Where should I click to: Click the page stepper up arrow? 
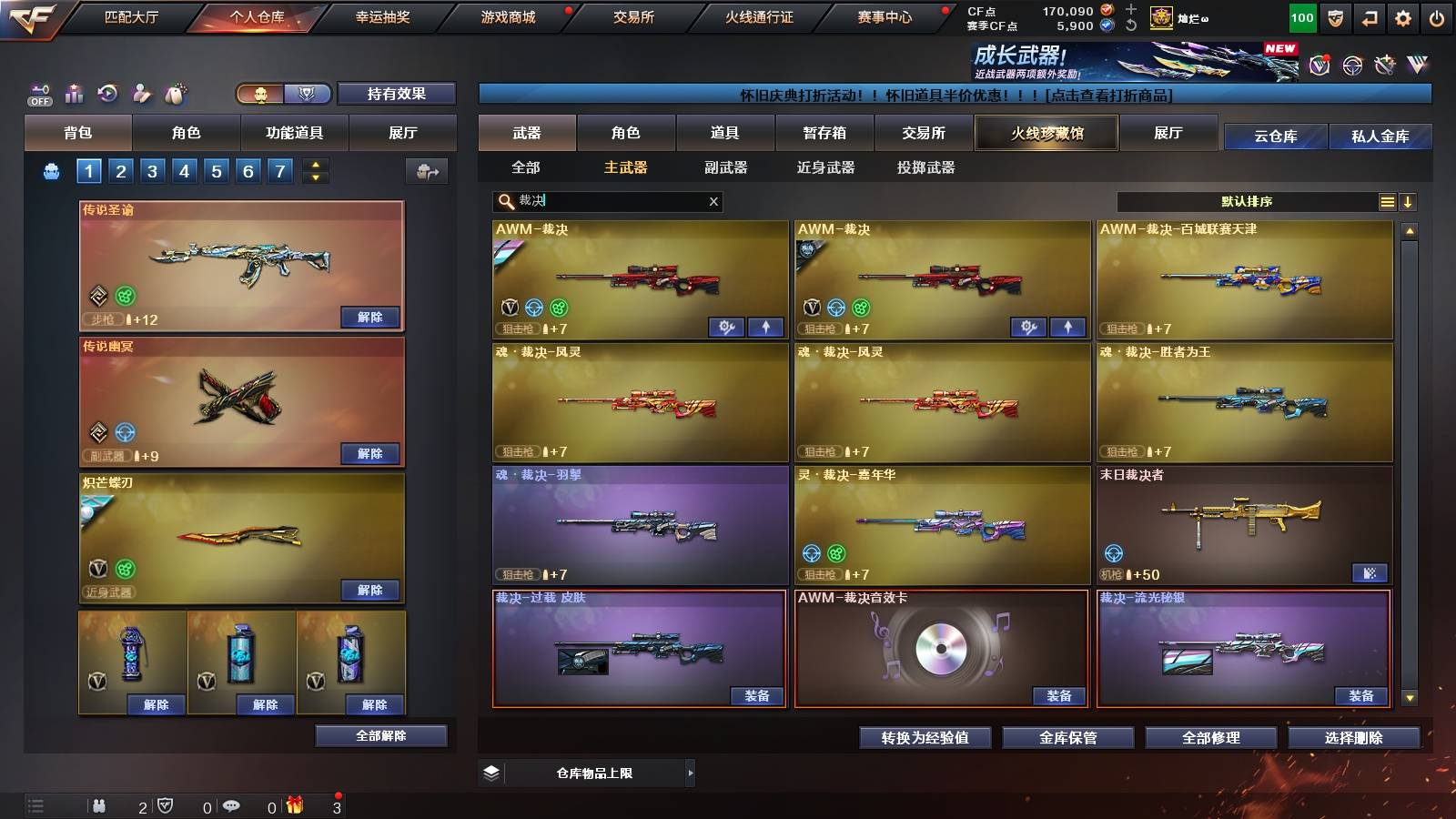pyautogui.click(x=315, y=164)
